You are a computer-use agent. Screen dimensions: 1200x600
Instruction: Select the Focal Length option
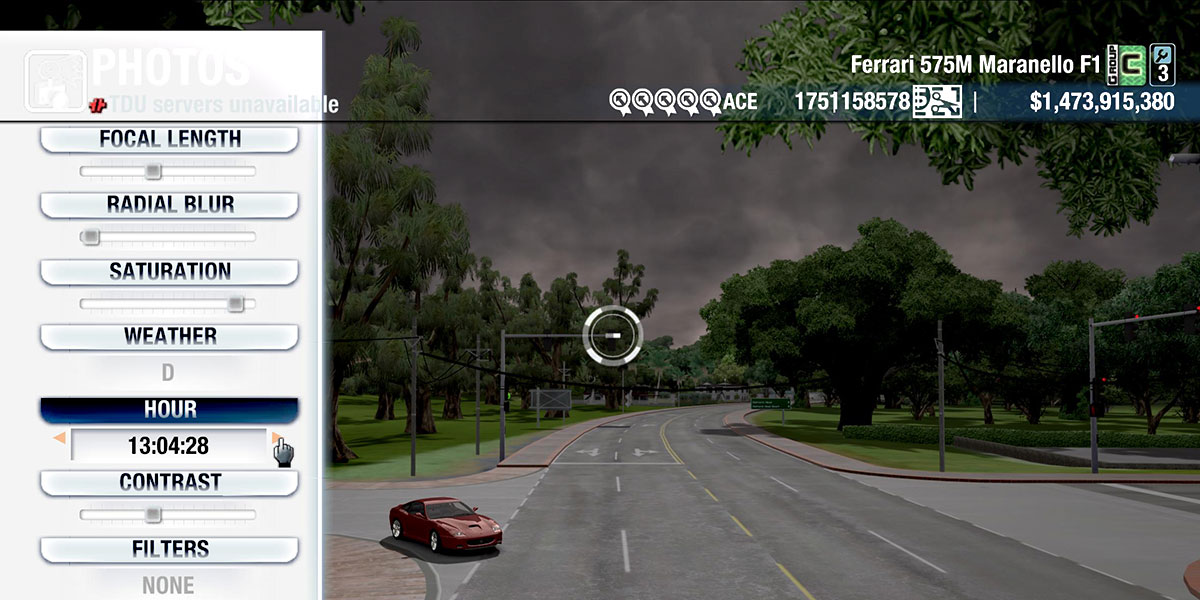(169, 139)
